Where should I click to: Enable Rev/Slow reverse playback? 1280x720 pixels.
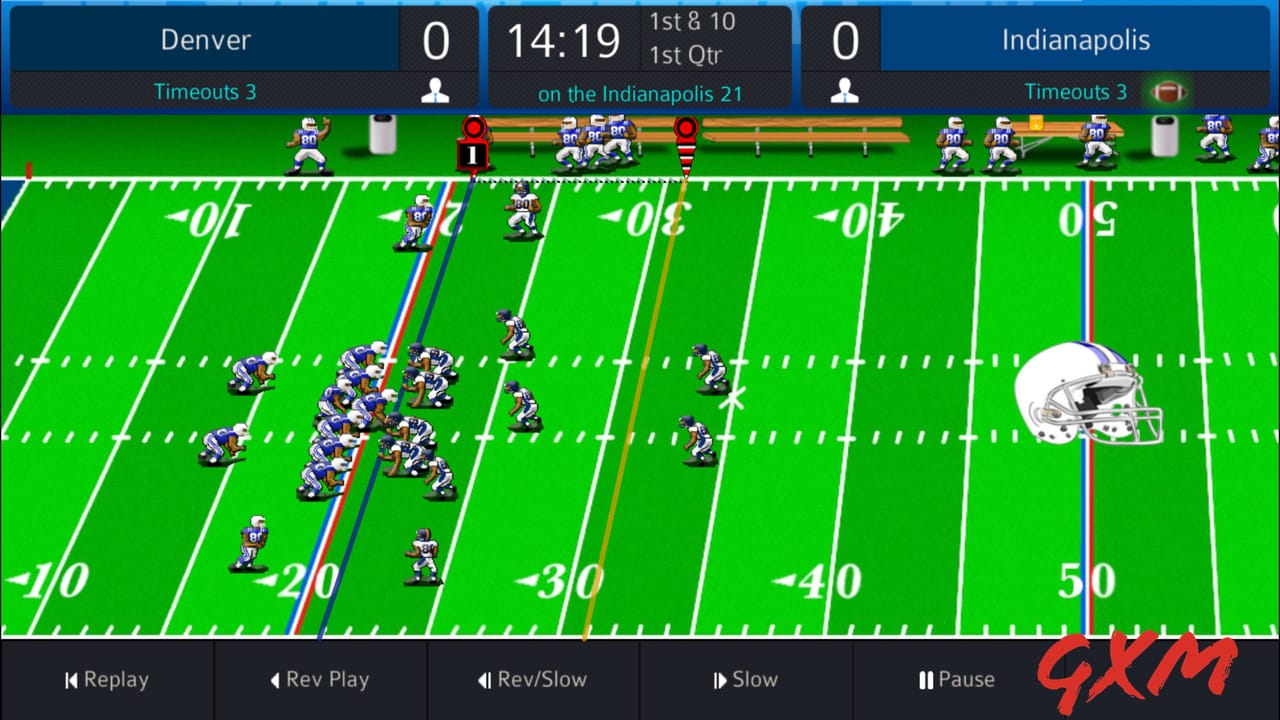(533, 680)
